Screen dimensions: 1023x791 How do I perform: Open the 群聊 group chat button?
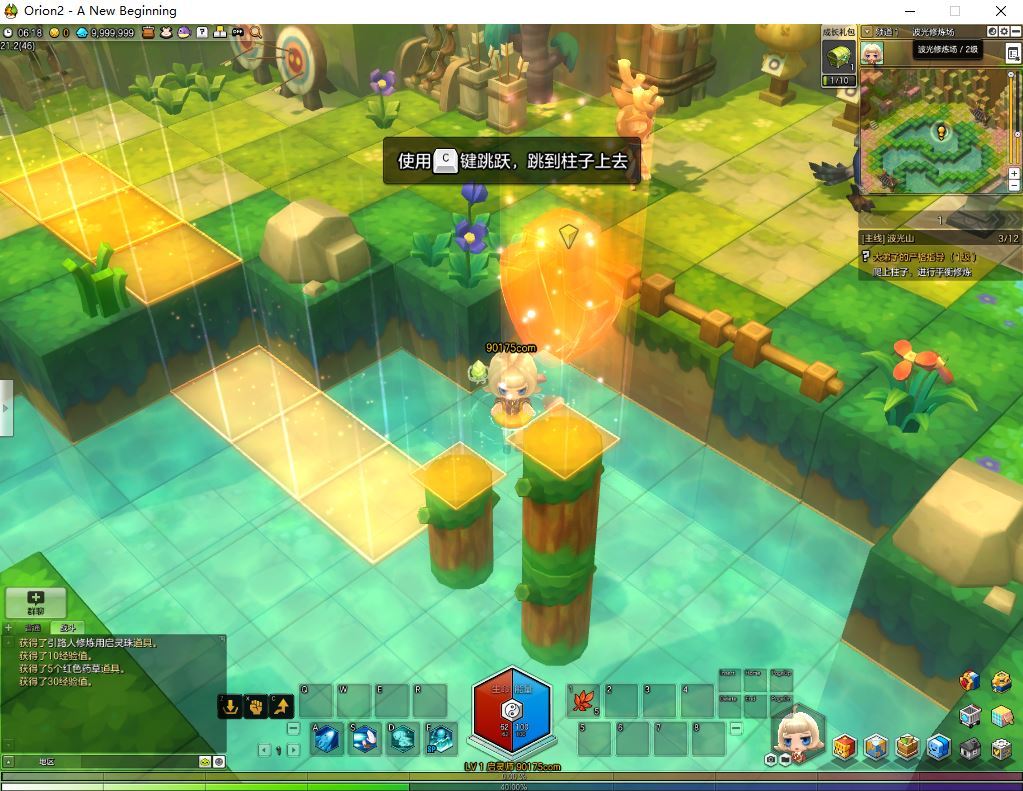pos(36,602)
